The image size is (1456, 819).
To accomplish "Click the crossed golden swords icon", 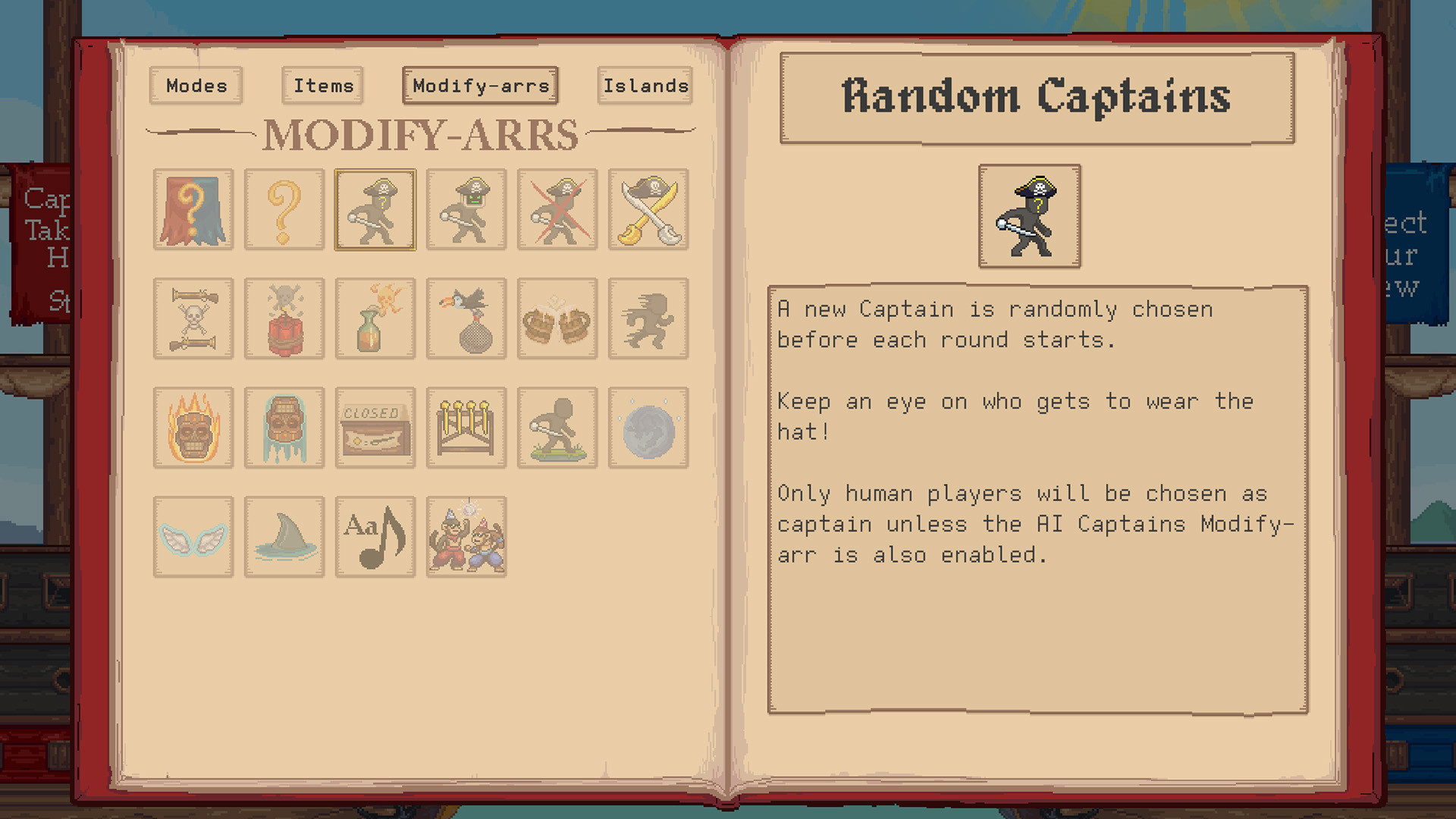I will [x=648, y=210].
